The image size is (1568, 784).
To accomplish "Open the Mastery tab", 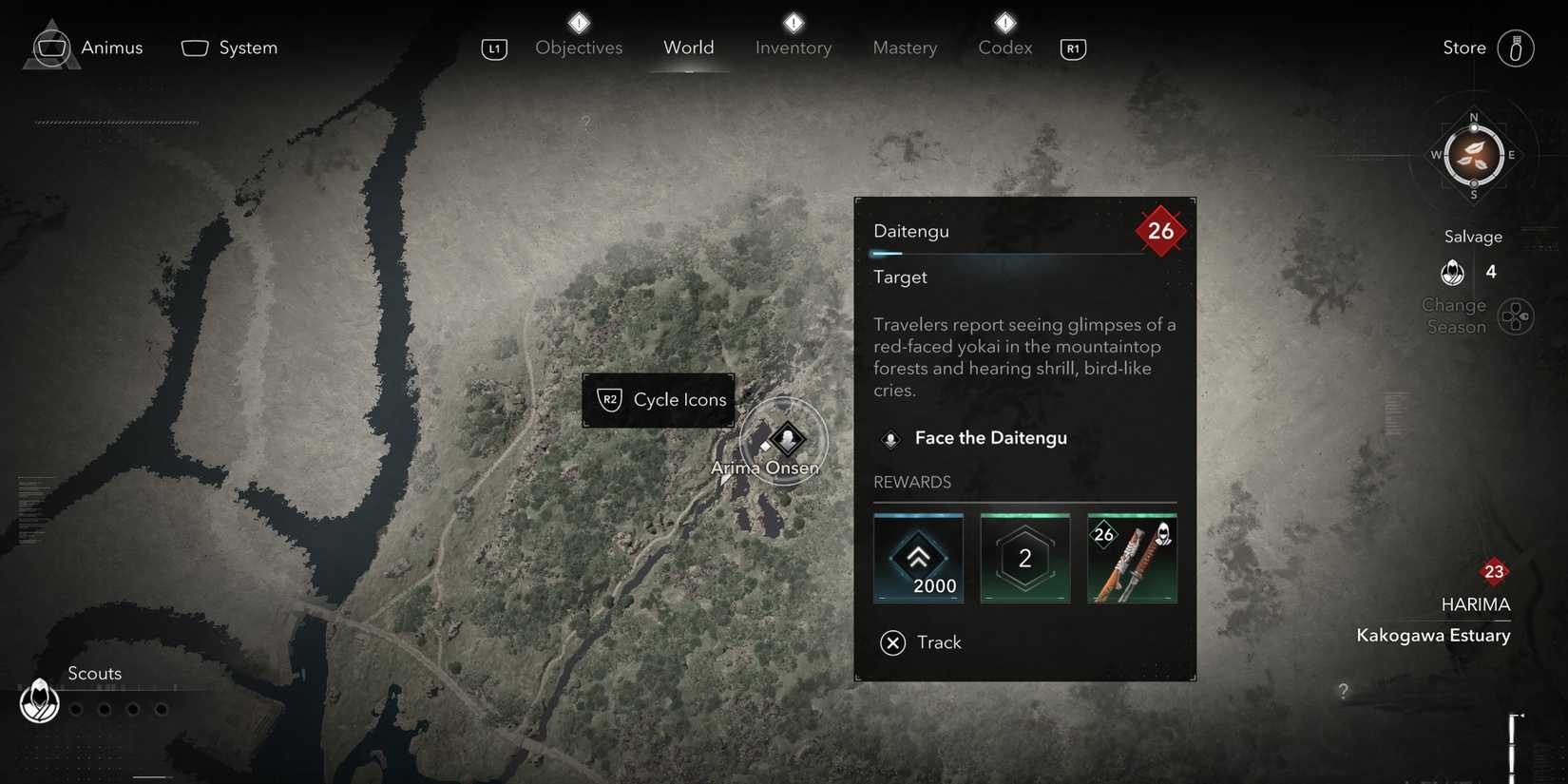I will 905,48.
